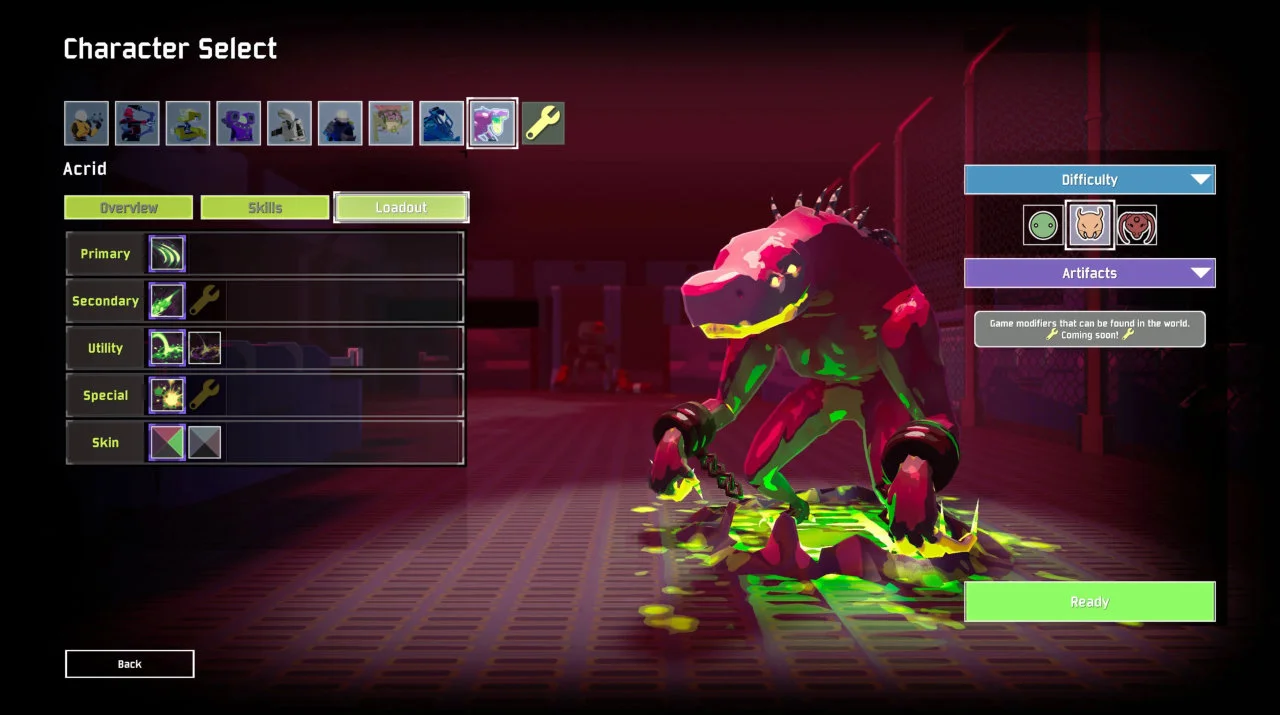The height and width of the screenshot is (715, 1280).
Task: Choose the purple Engineer portrait
Action: 239,123
